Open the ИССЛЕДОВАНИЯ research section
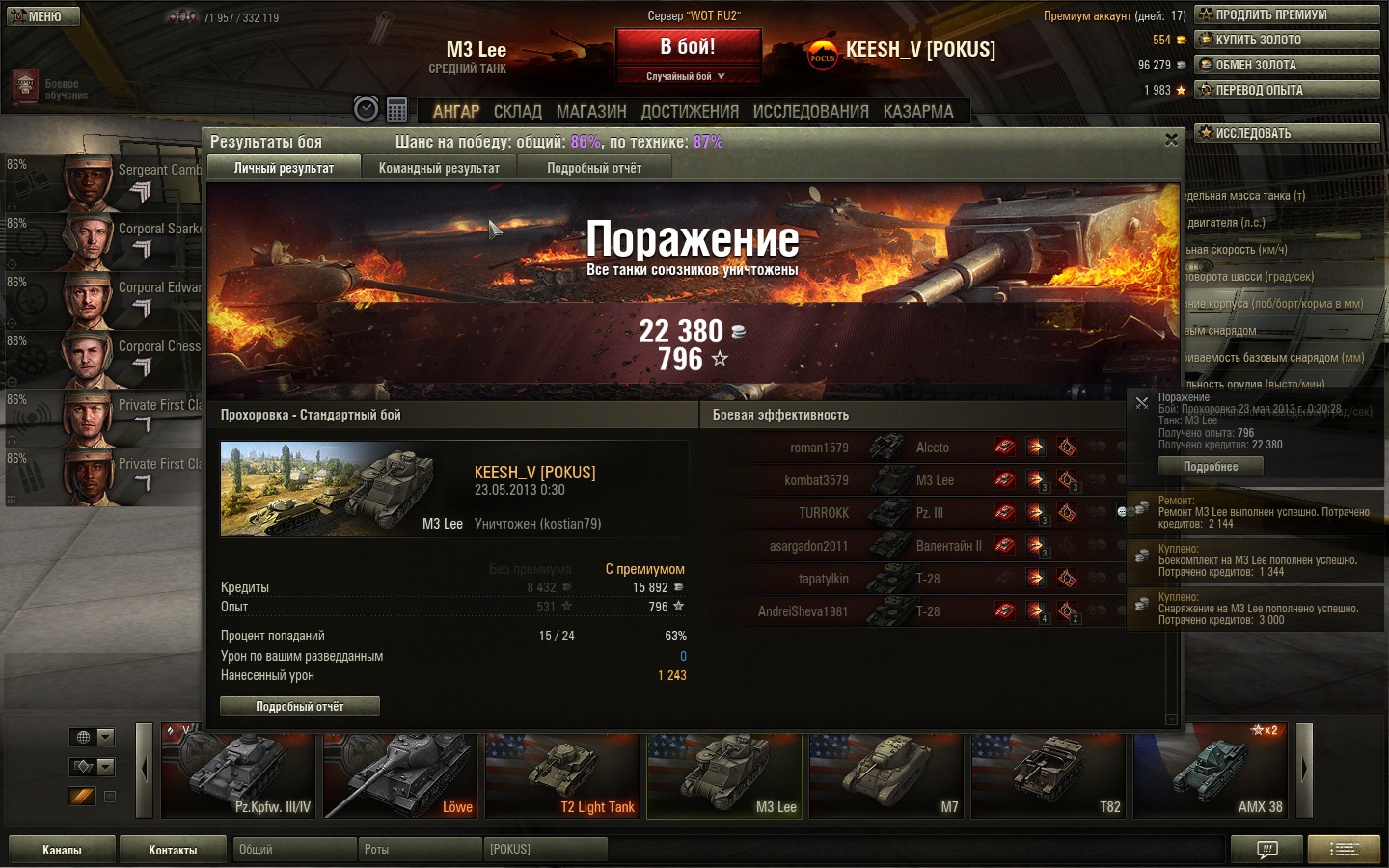Image resolution: width=1389 pixels, height=868 pixels. coord(810,112)
